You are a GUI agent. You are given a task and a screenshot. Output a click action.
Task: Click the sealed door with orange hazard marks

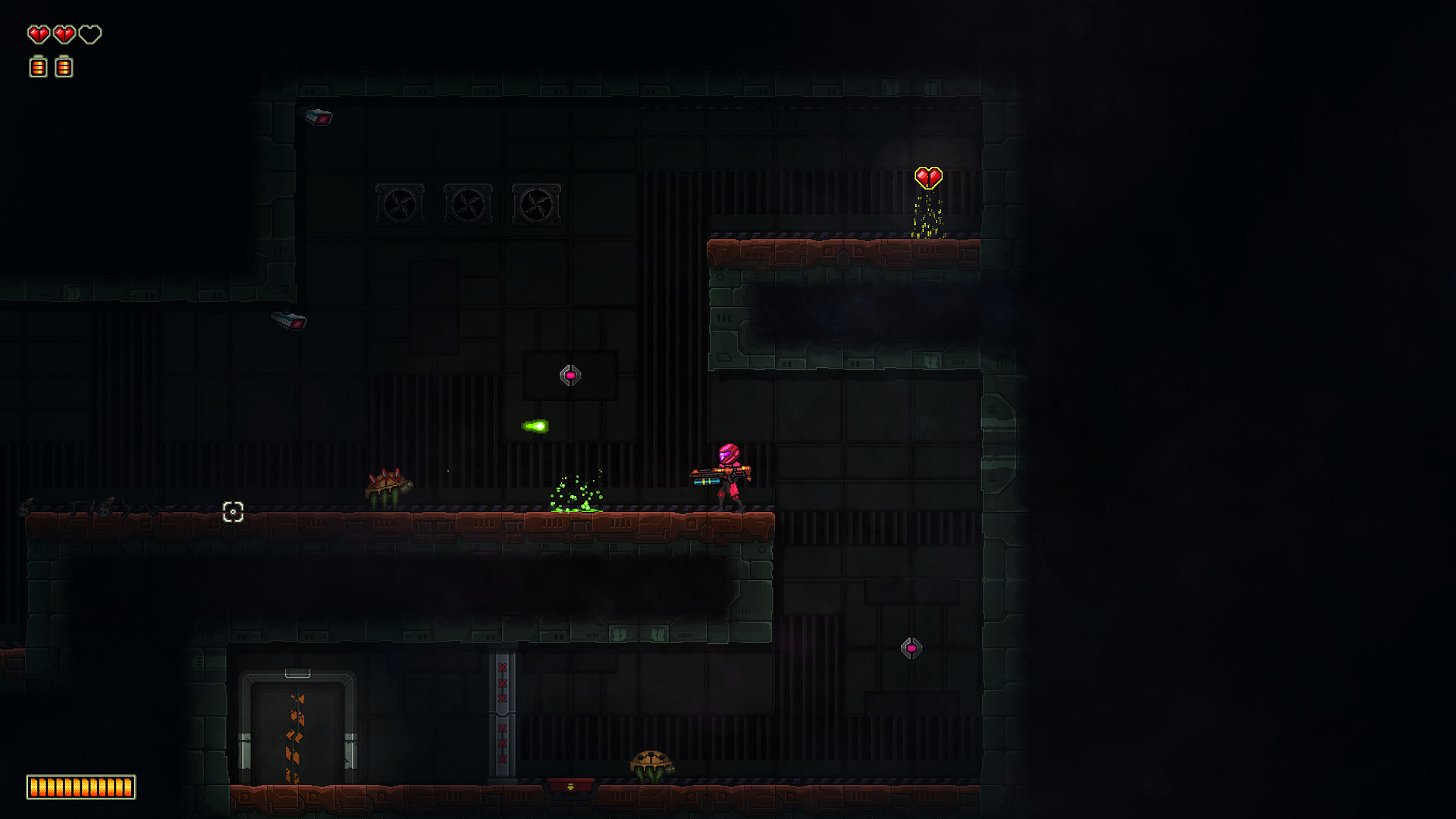coord(296,728)
